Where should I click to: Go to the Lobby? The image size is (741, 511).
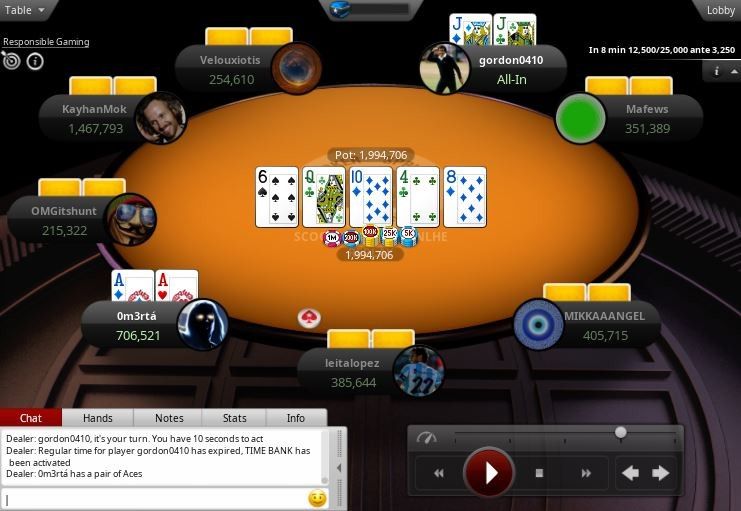[720, 10]
